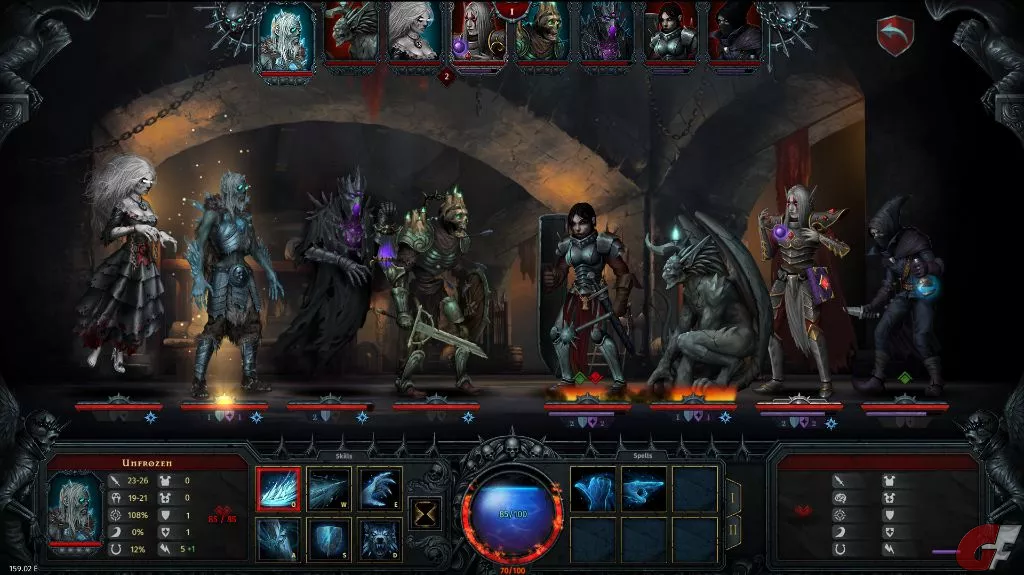Activate the frost wolf skill
This screenshot has width=1024, height=575.
(x=380, y=540)
